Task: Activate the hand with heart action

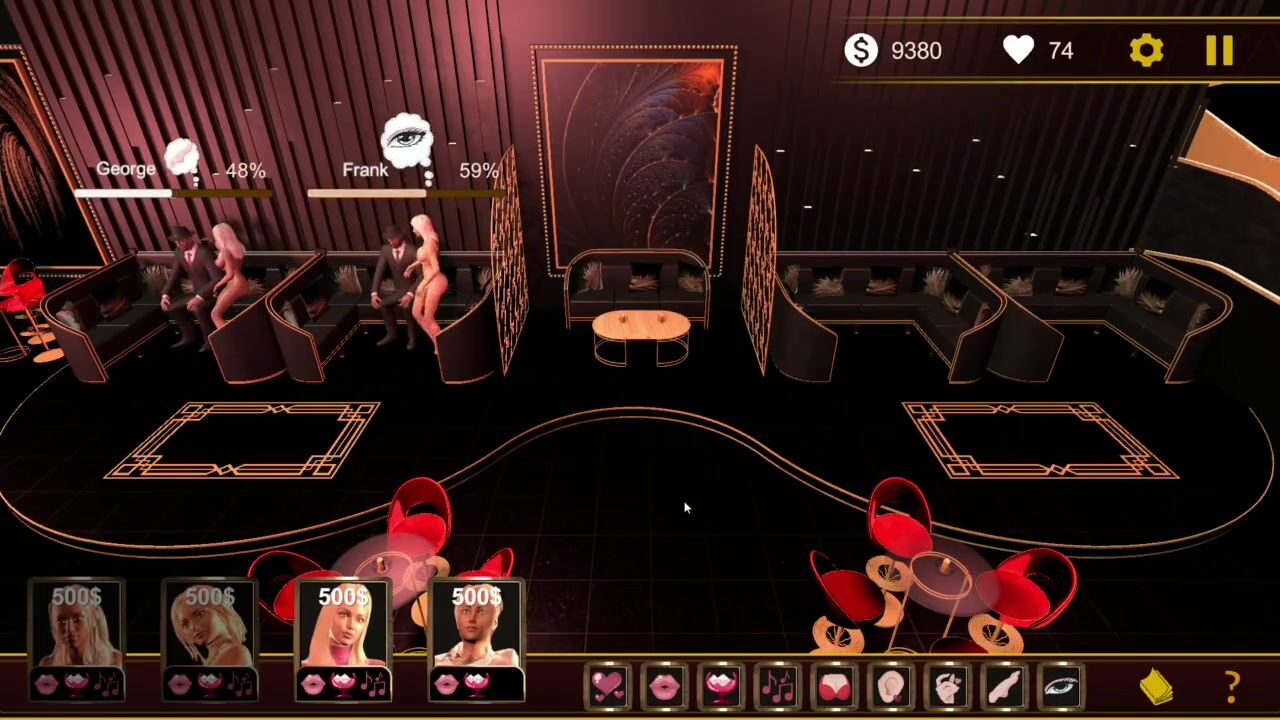Action: (947, 686)
